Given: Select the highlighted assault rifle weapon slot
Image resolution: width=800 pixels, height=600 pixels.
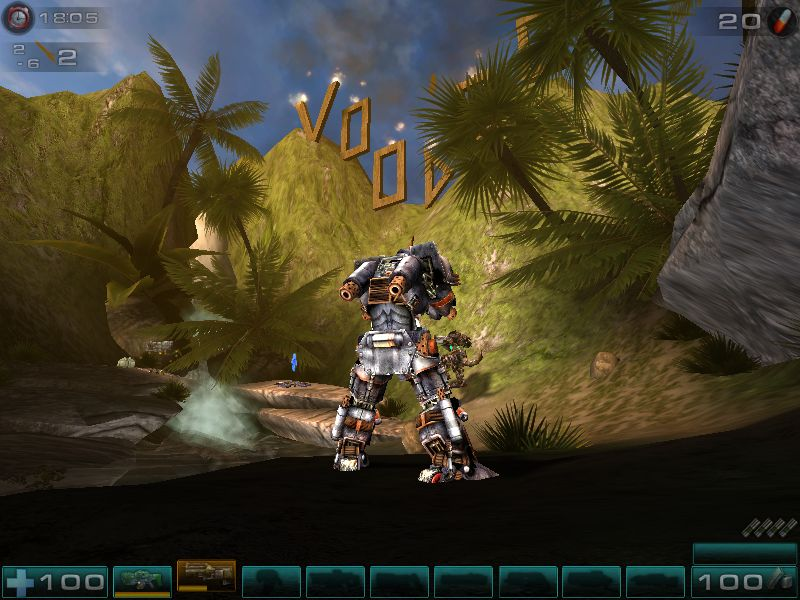Looking at the screenshot, I should (206, 576).
